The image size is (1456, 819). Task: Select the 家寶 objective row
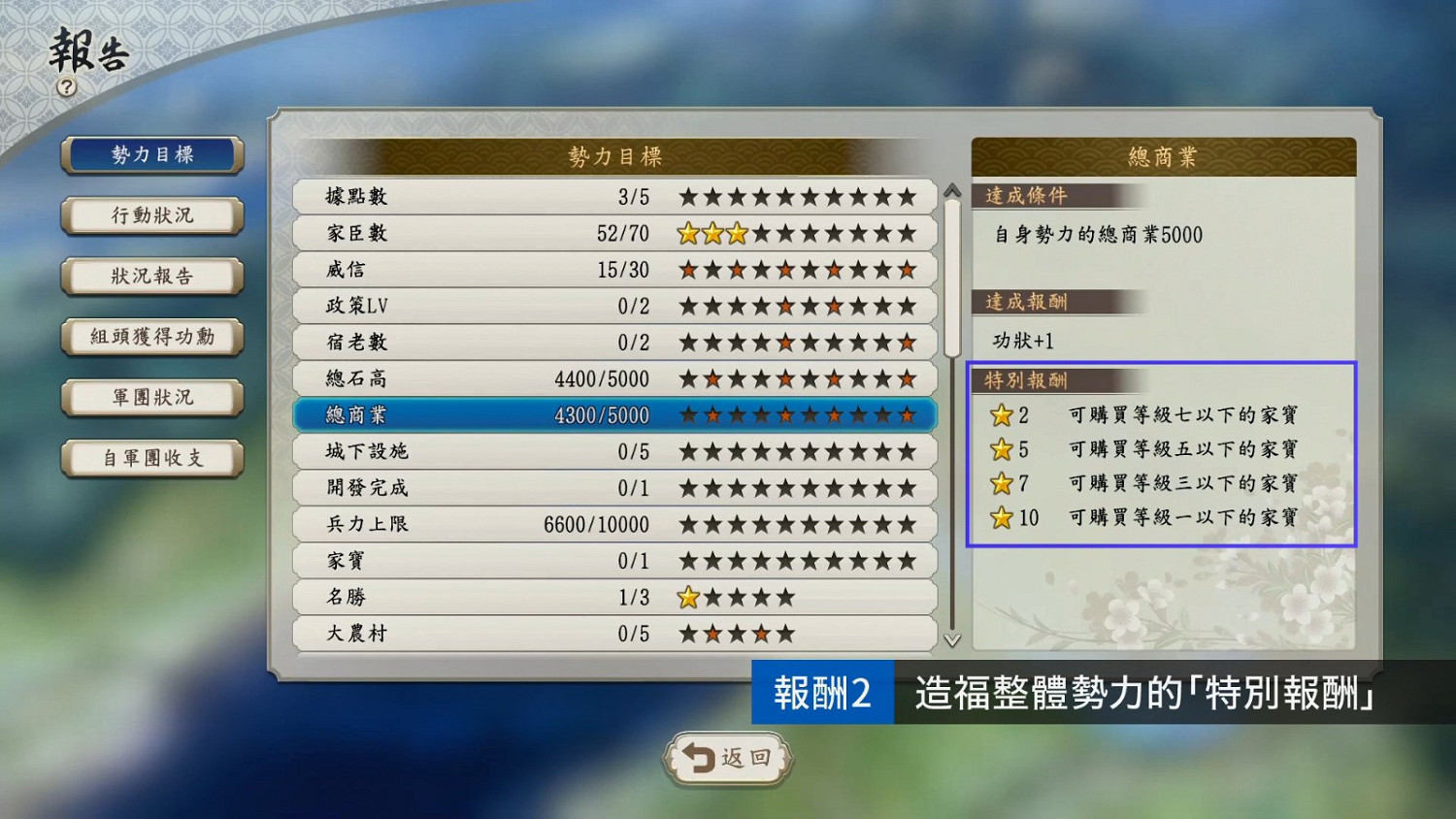[612, 561]
